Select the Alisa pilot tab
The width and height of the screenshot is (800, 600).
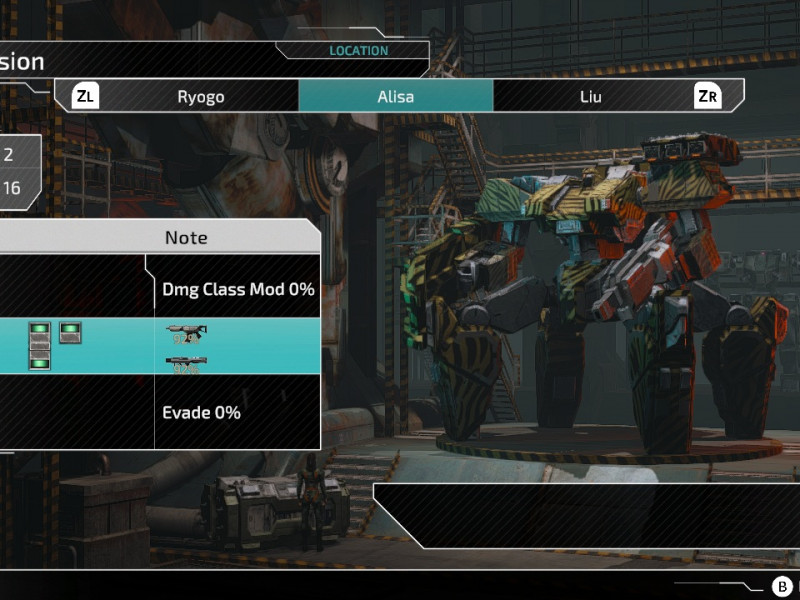(x=395, y=97)
